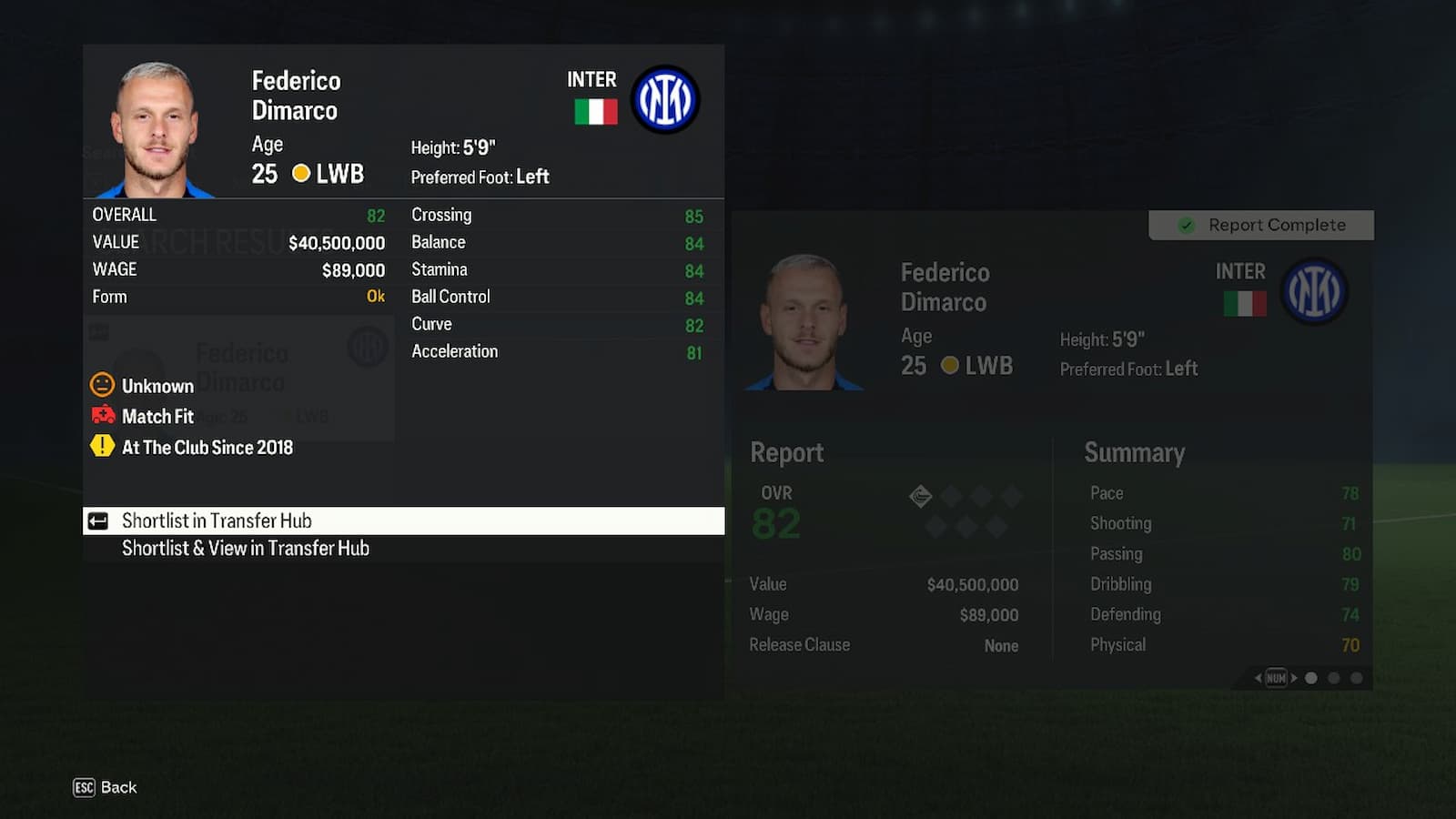
Task: Click the left arrow beside NUM
Action: pos(1259,678)
